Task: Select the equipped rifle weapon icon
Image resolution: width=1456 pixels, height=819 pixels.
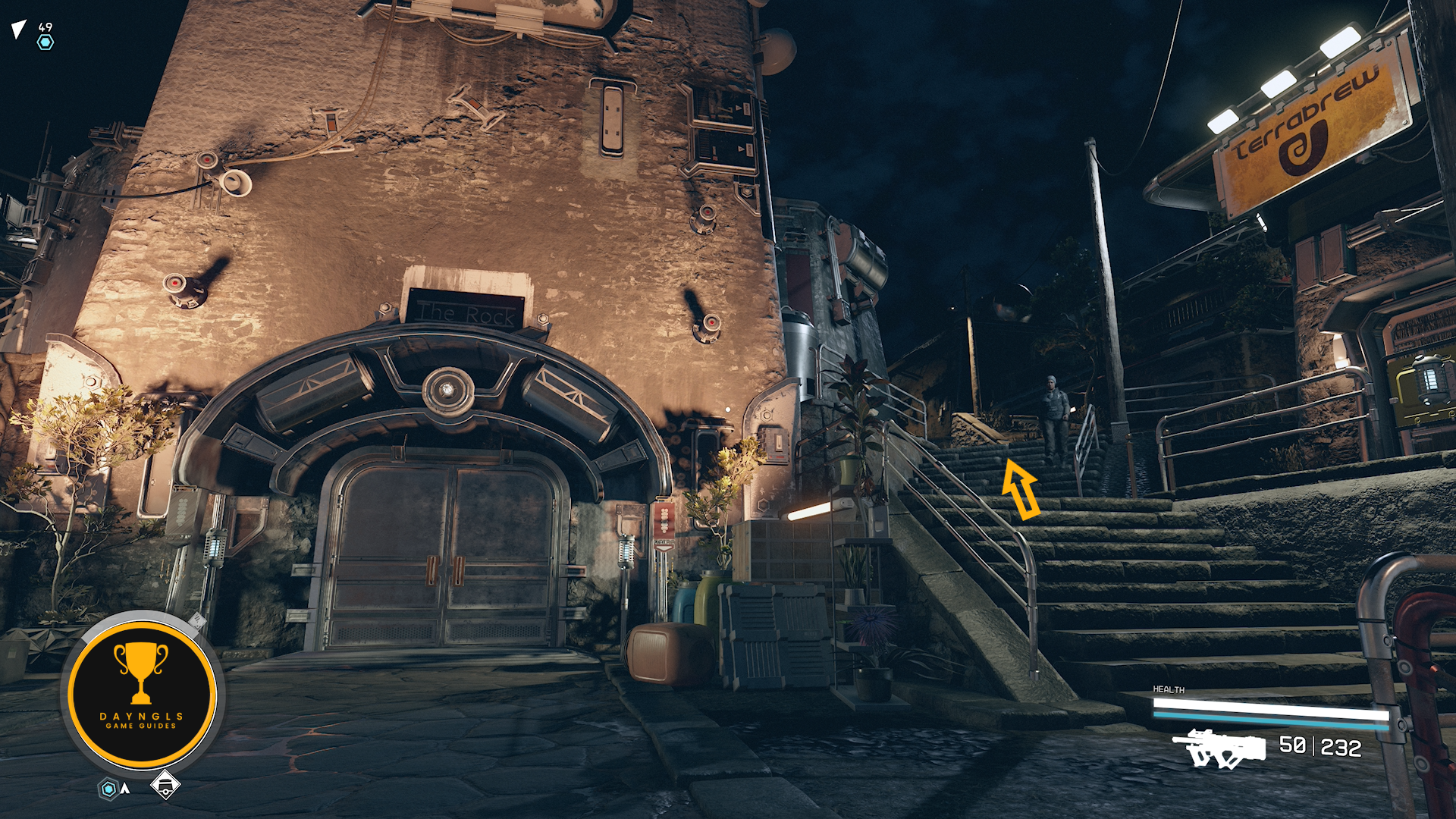Action: [1219, 747]
